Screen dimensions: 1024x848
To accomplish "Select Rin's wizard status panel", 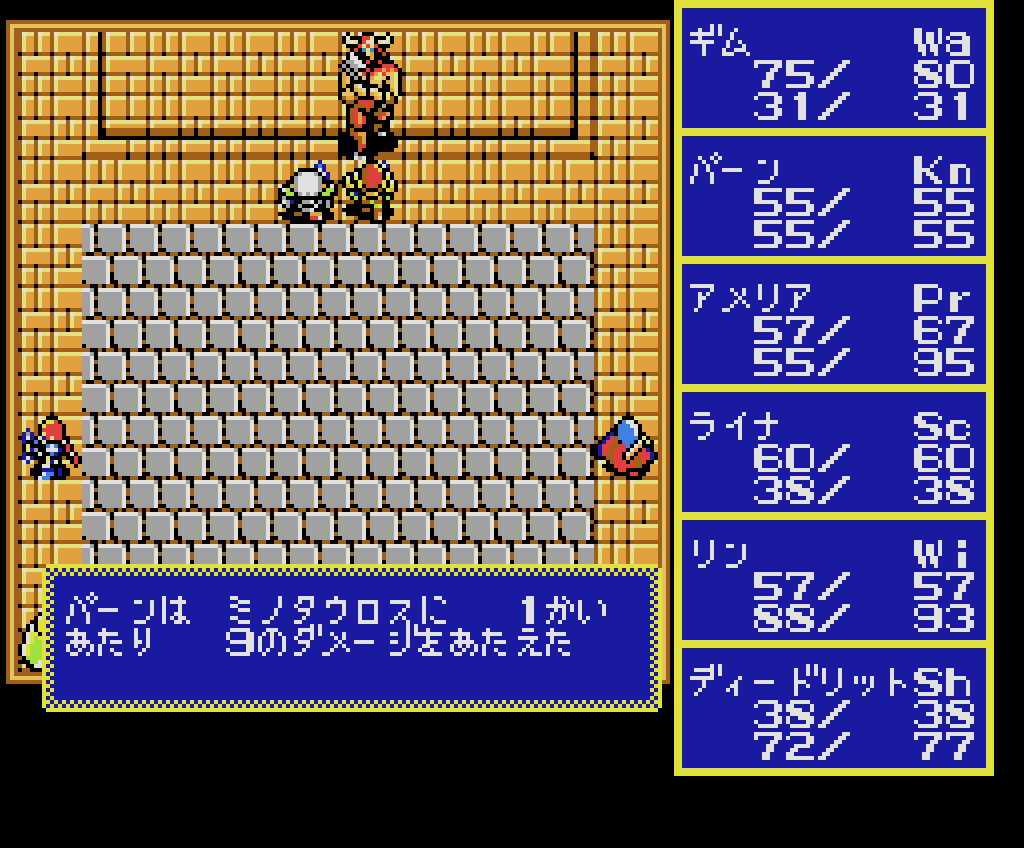I will [x=833, y=584].
